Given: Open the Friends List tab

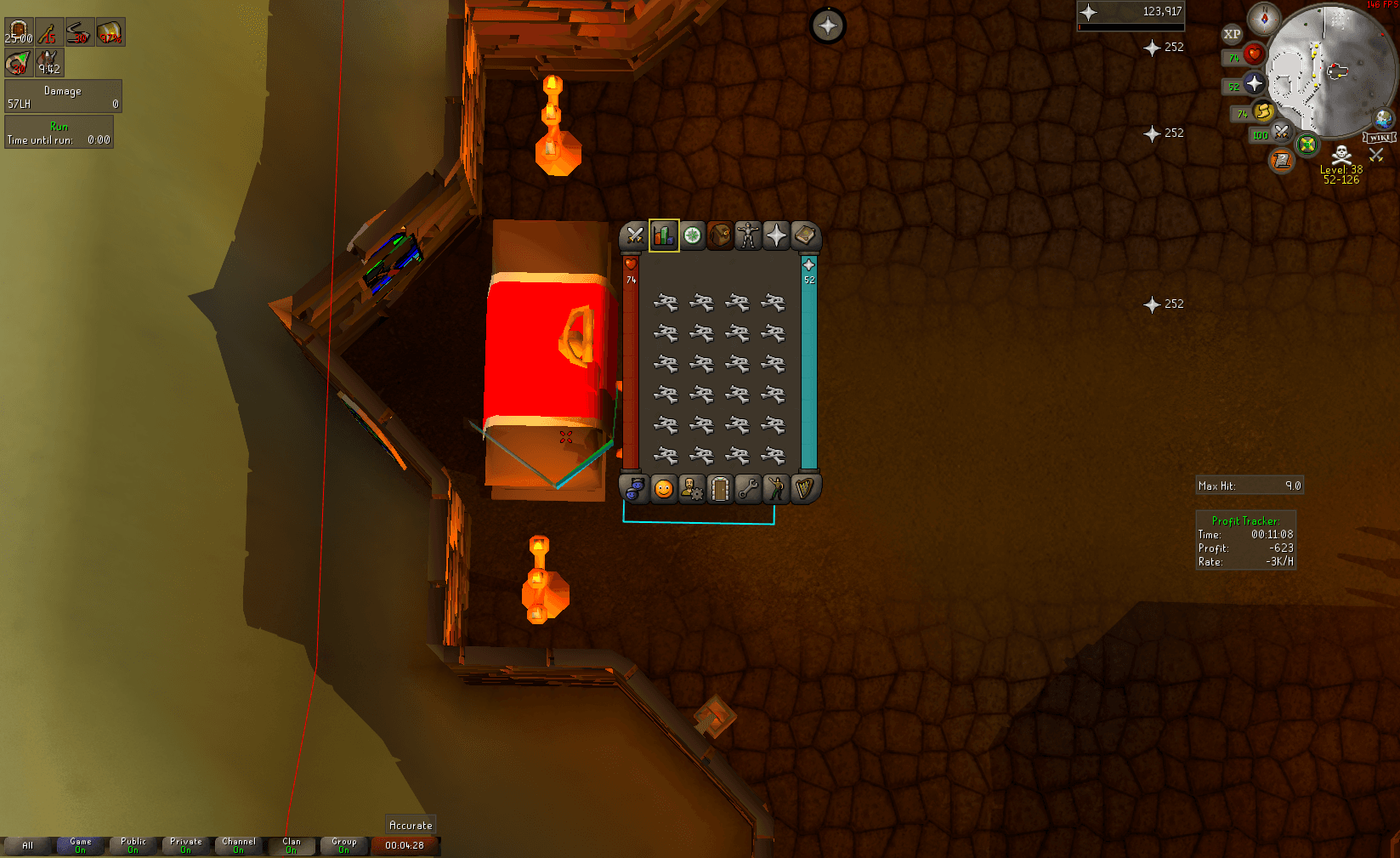Looking at the screenshot, I should (664, 489).
